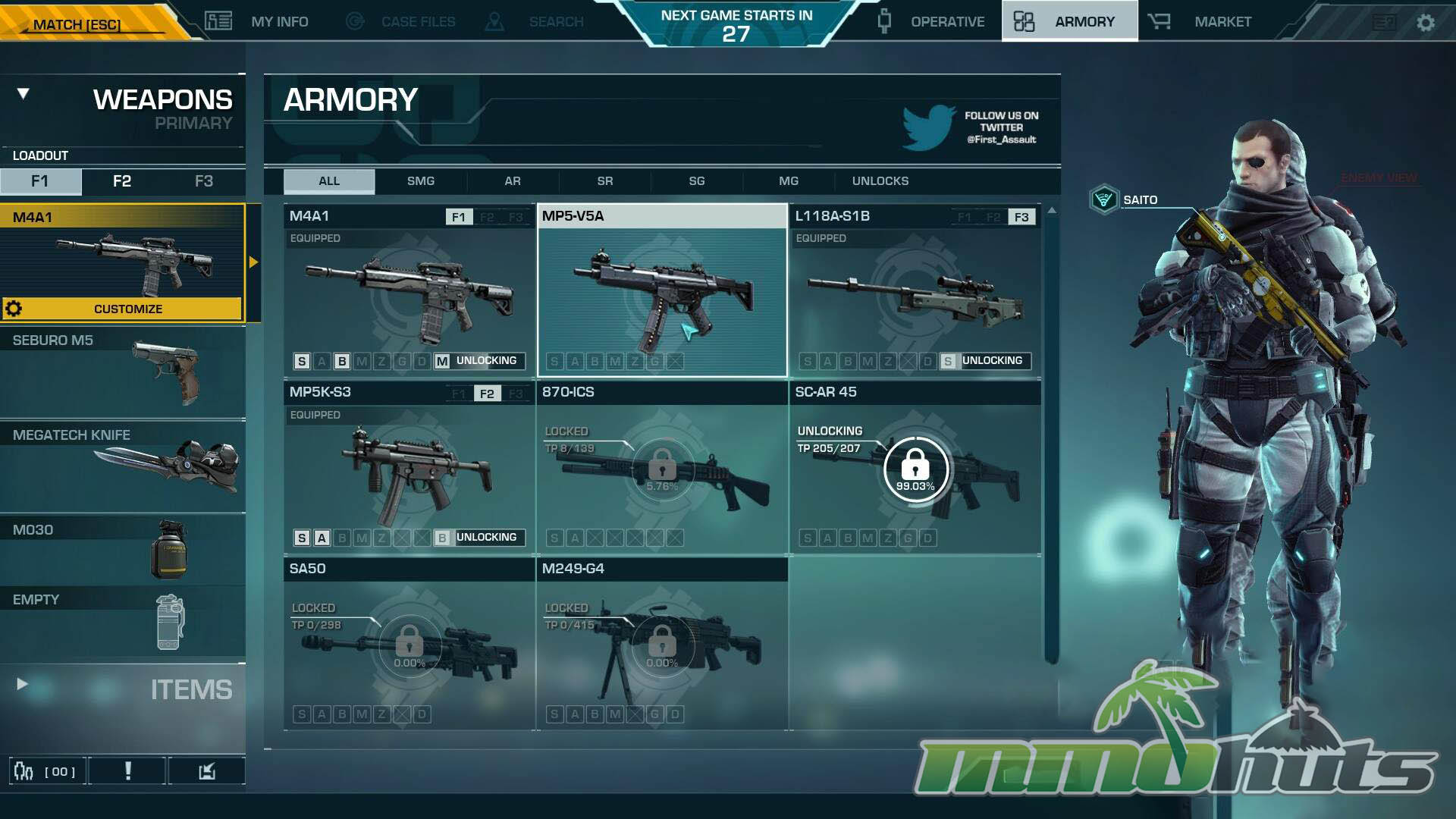The height and width of the screenshot is (819, 1456).
Task: Show the Unlocks category
Action: pos(880,181)
